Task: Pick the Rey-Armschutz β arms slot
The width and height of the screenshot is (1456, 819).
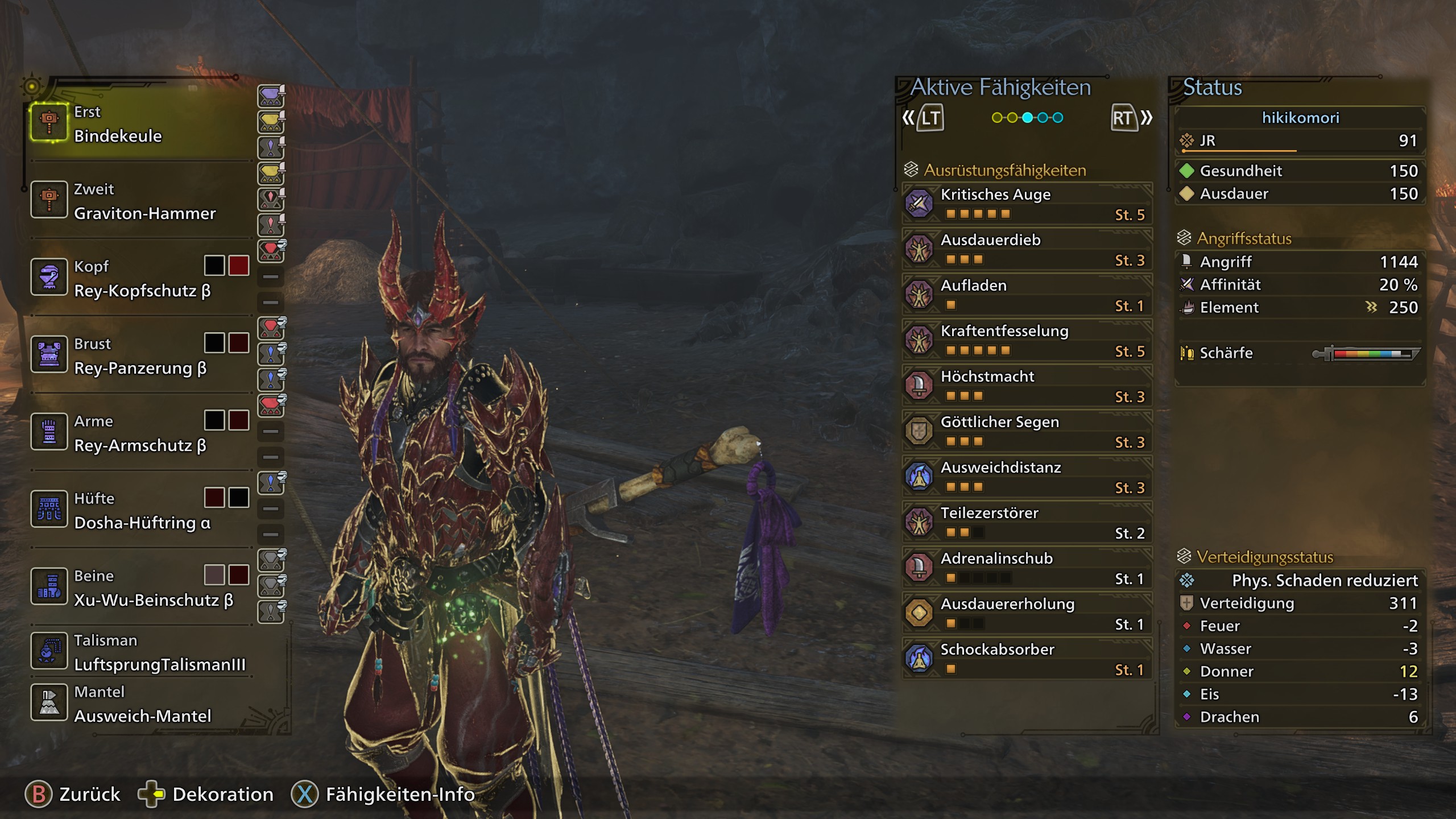Action: 139,433
